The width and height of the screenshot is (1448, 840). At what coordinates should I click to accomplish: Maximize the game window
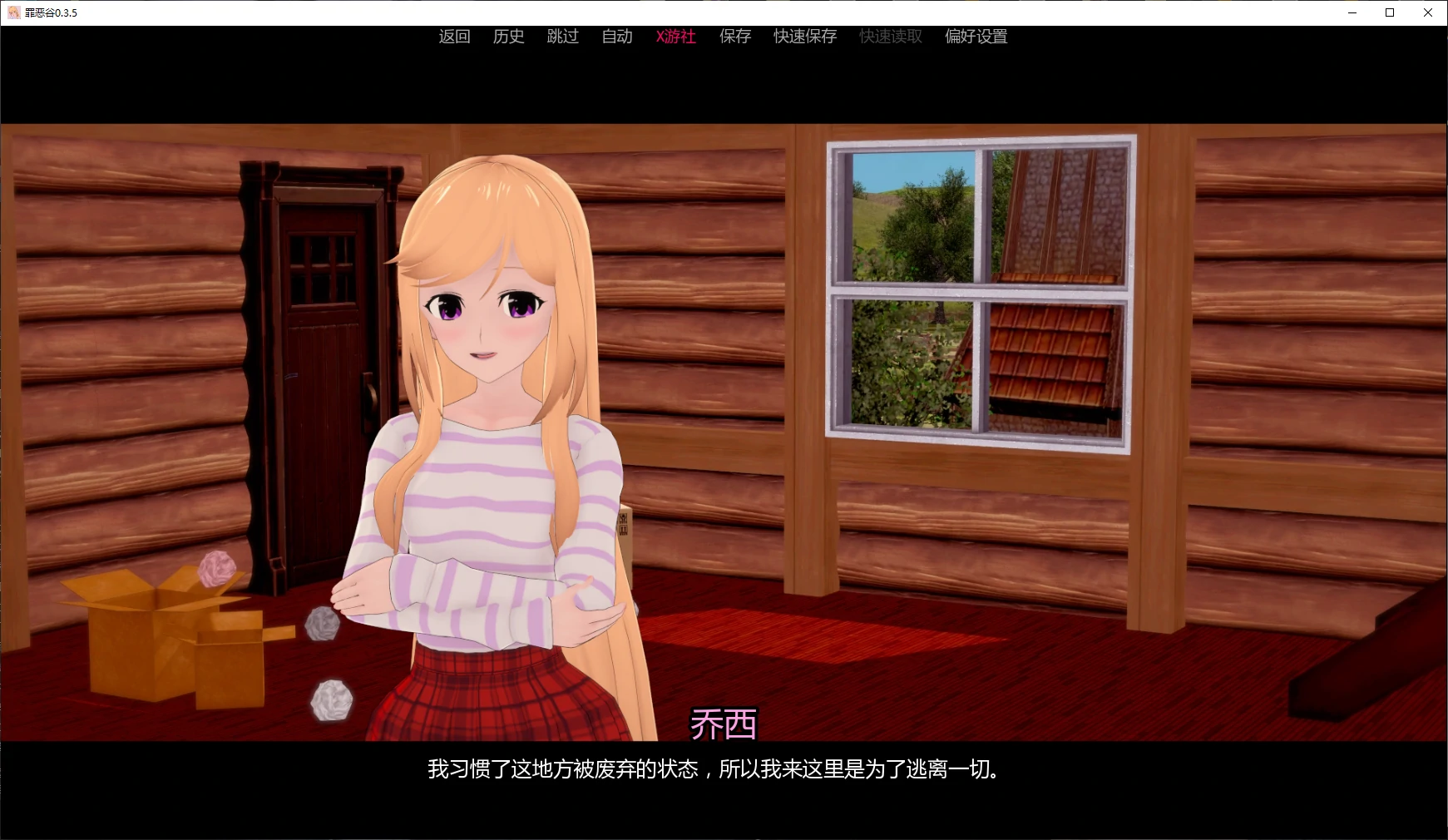1388,12
